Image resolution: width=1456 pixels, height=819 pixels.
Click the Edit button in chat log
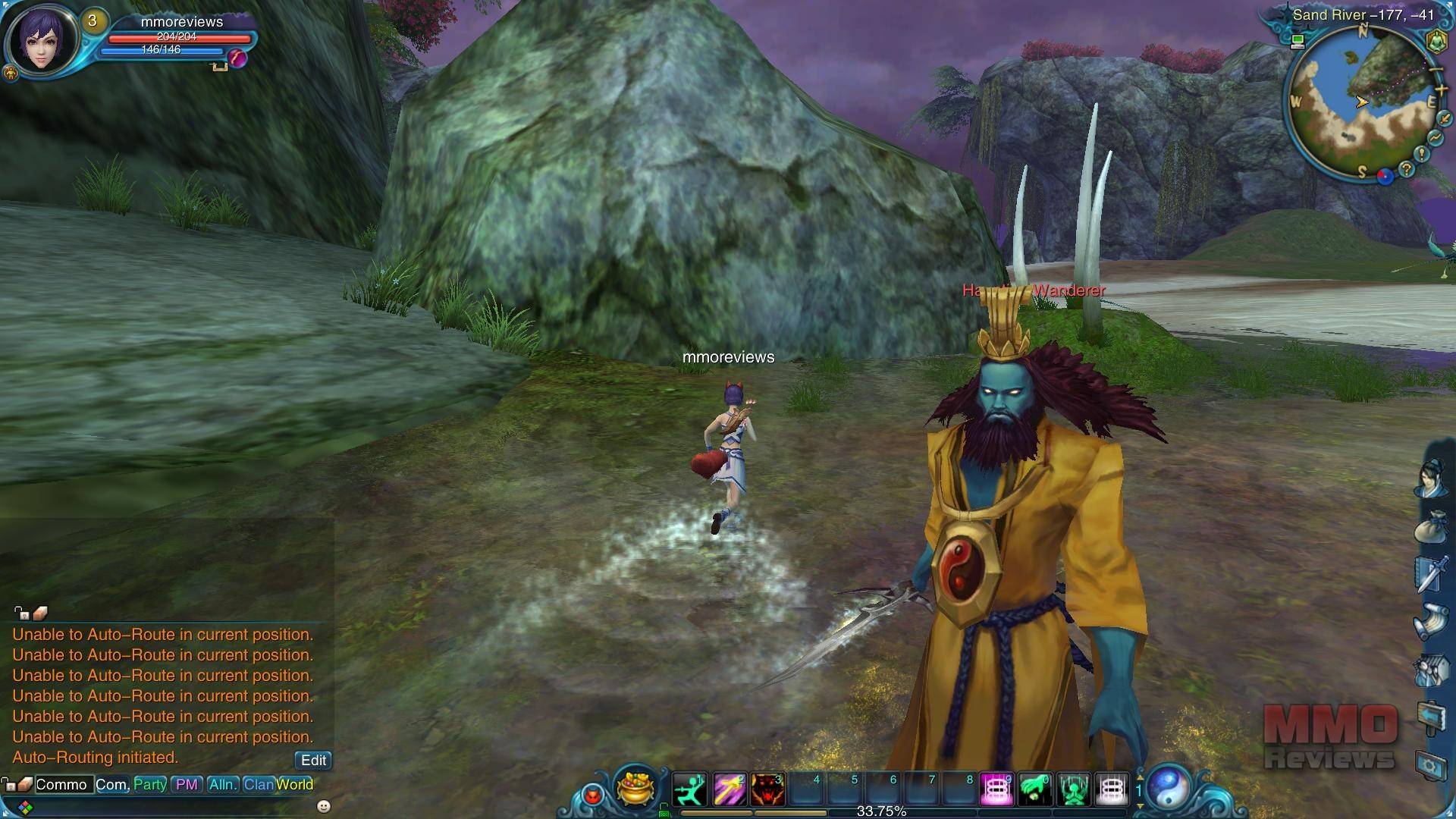pyautogui.click(x=313, y=760)
